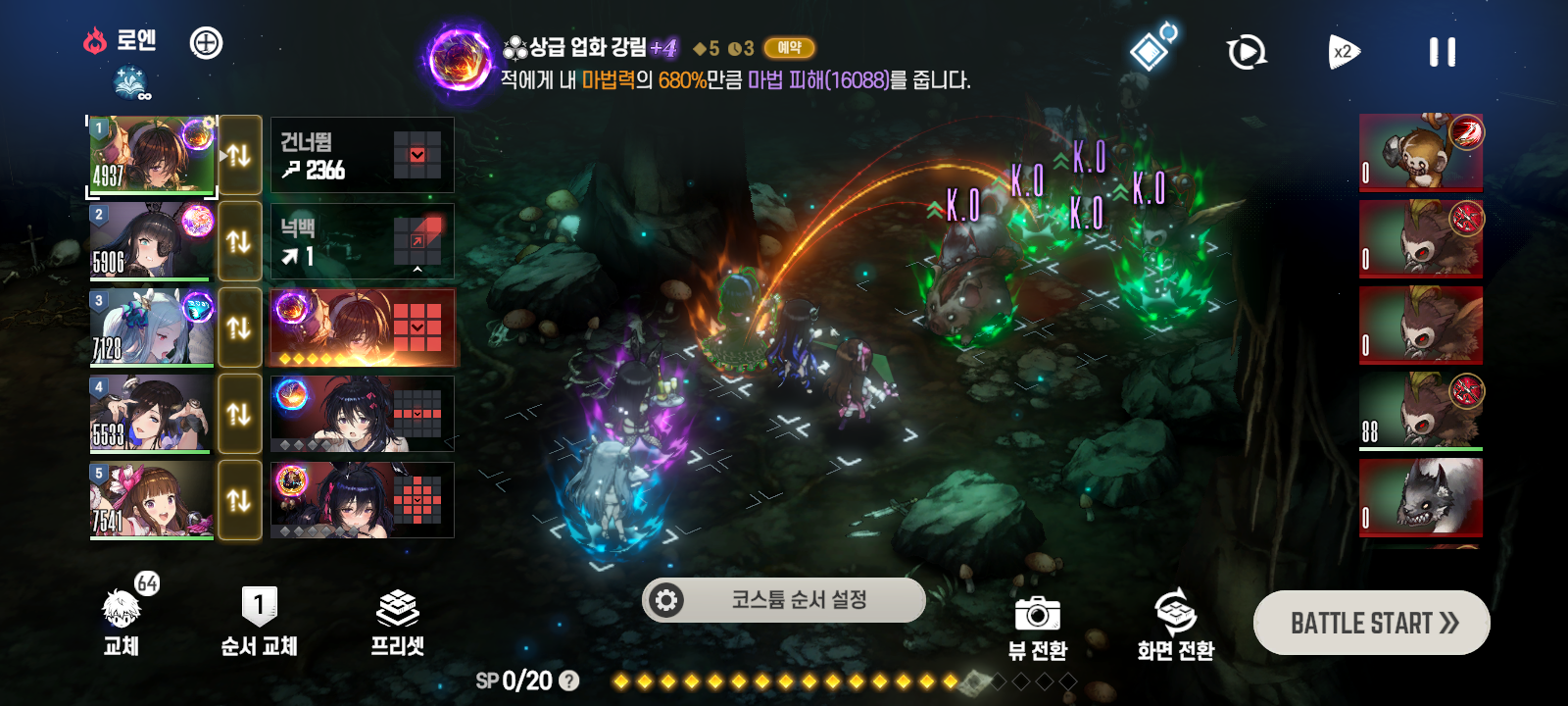
Task: Select 순서 교체 order swap
Action: (x=259, y=623)
